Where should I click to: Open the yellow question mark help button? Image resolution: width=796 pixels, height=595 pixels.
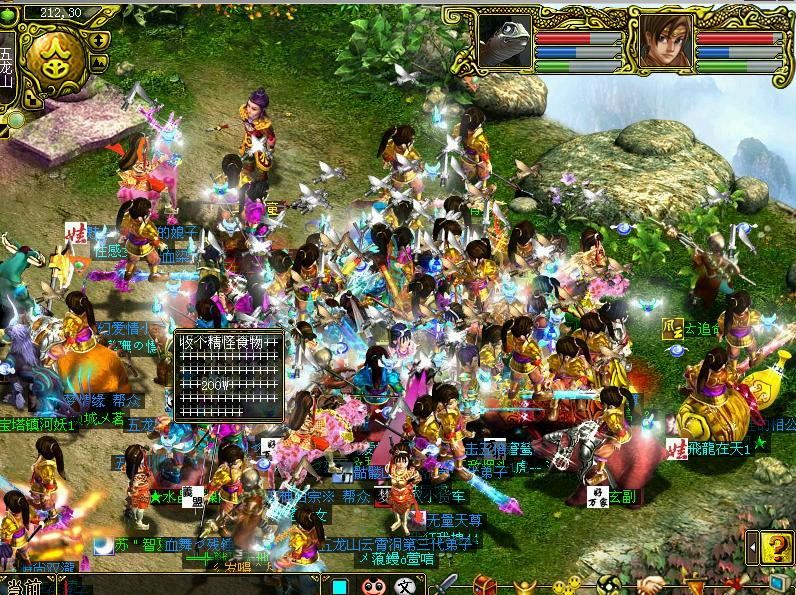(776, 546)
